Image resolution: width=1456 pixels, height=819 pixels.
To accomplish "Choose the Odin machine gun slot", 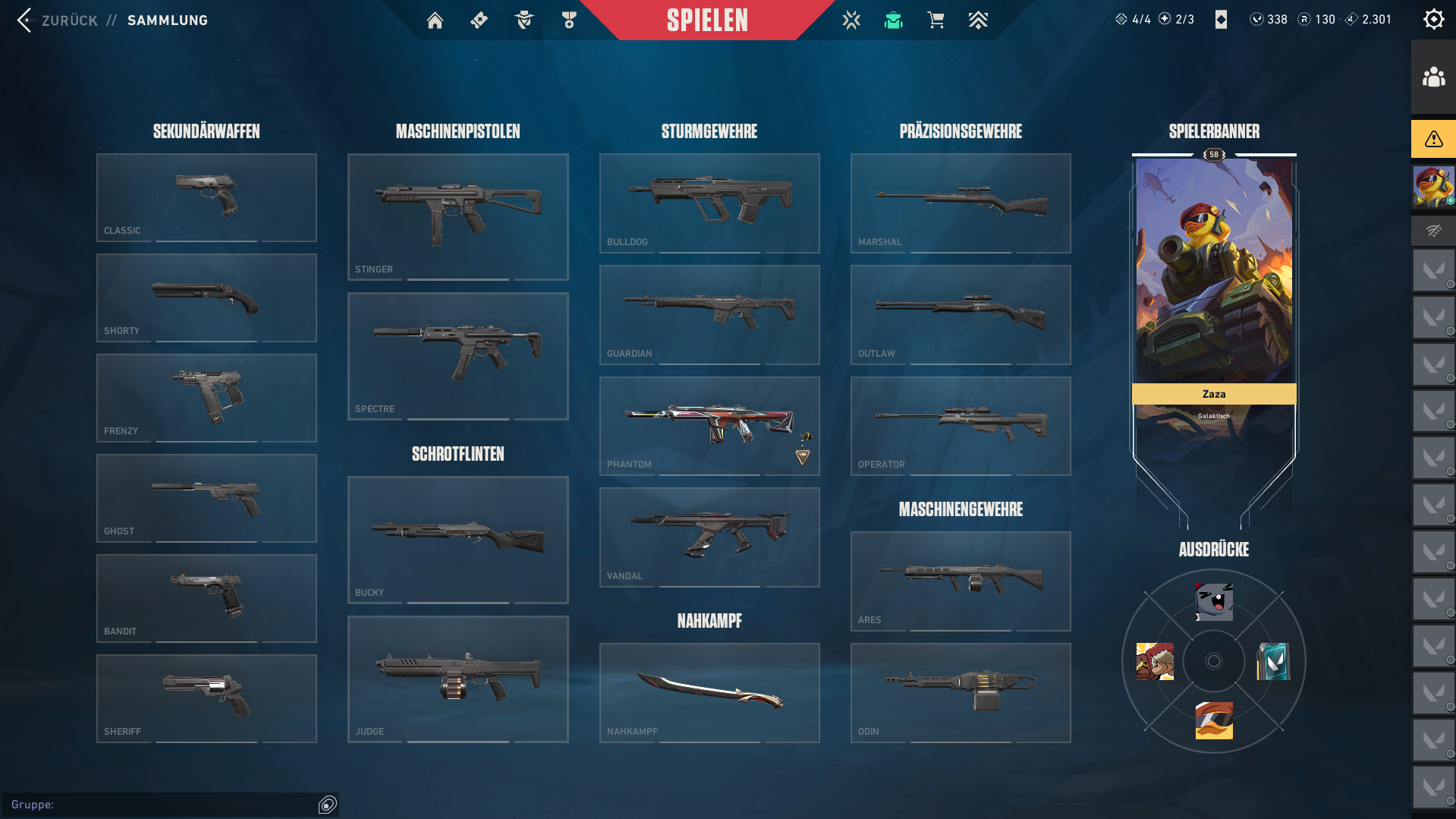I will [x=960, y=692].
